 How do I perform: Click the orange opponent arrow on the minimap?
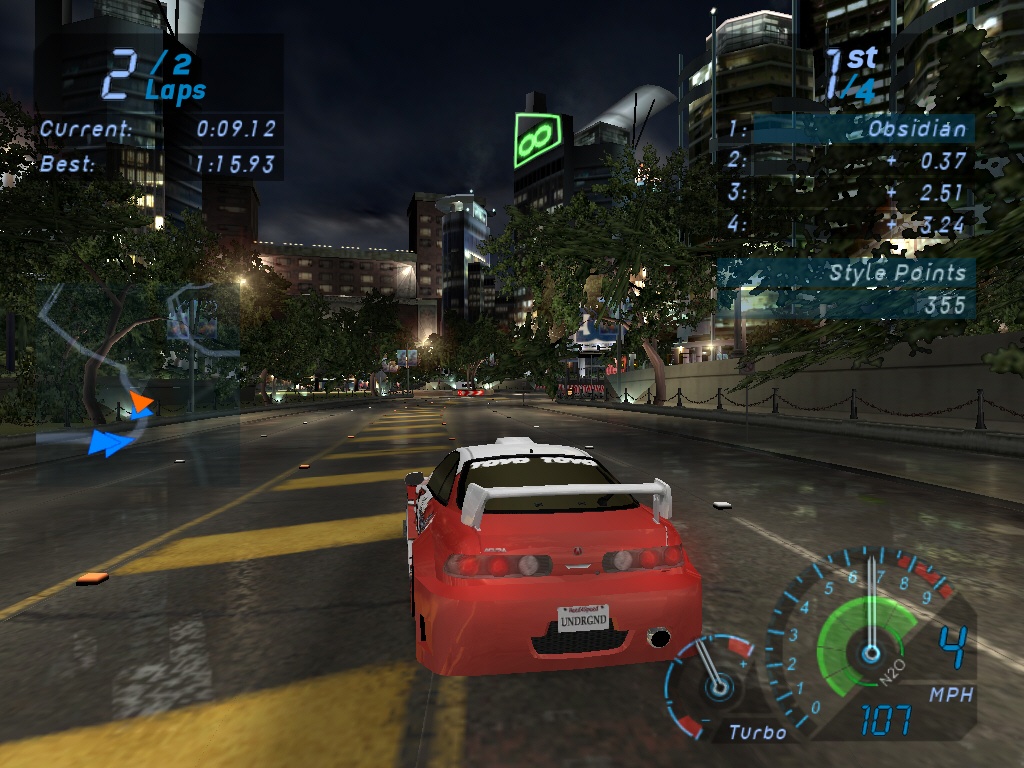pos(141,403)
